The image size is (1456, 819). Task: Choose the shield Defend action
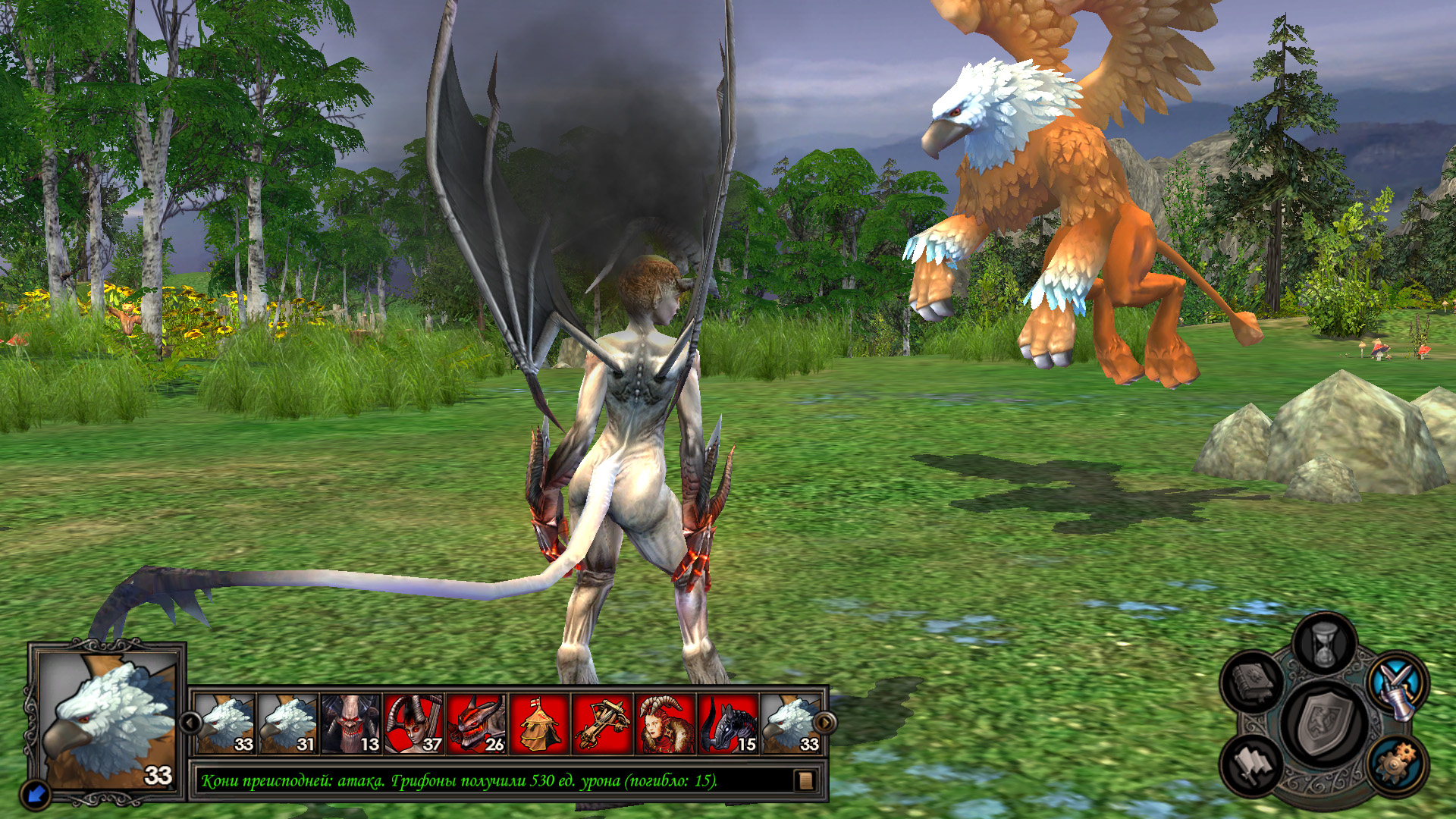(1325, 725)
